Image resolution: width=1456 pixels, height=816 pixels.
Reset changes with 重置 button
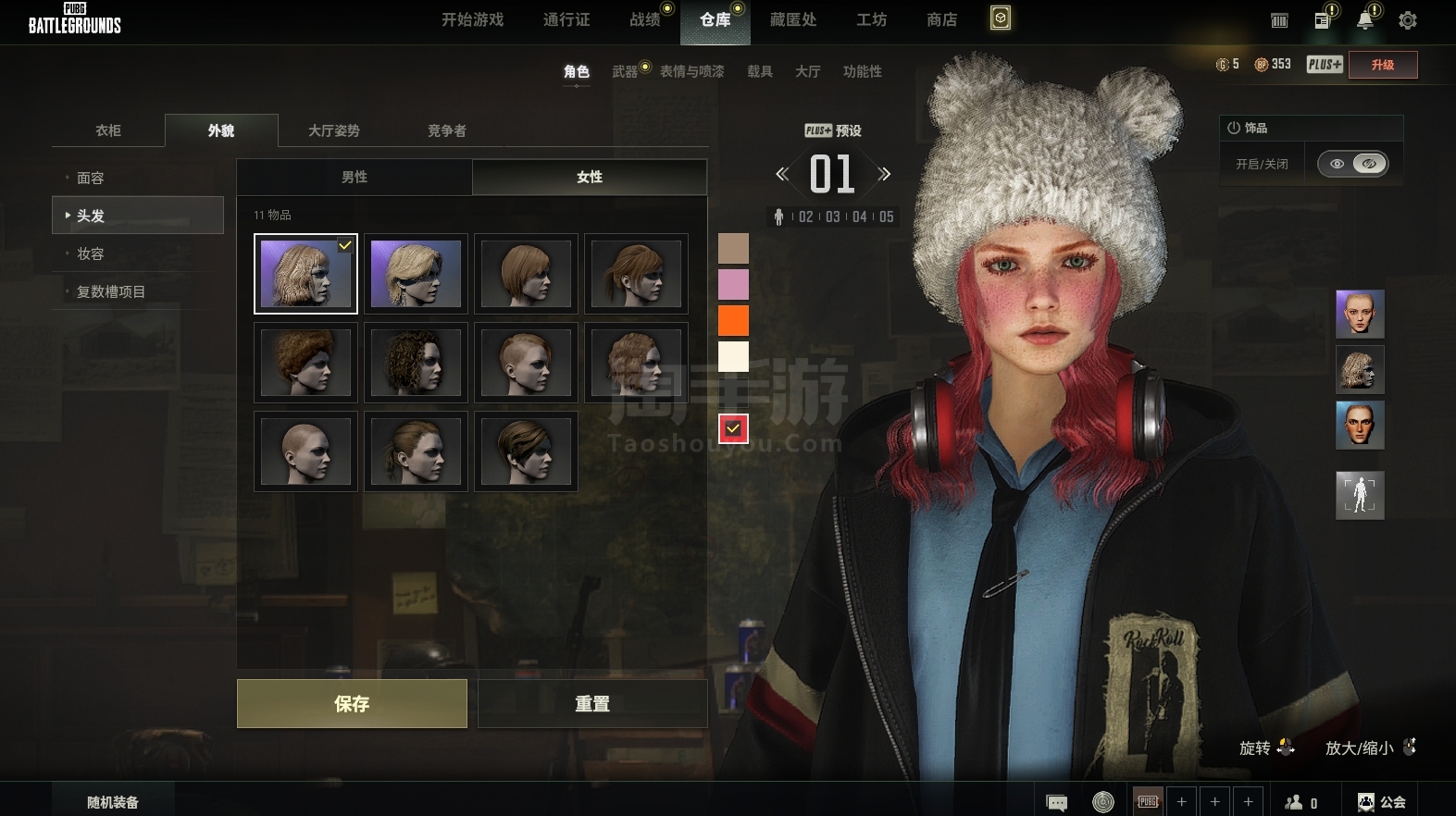[x=592, y=704]
